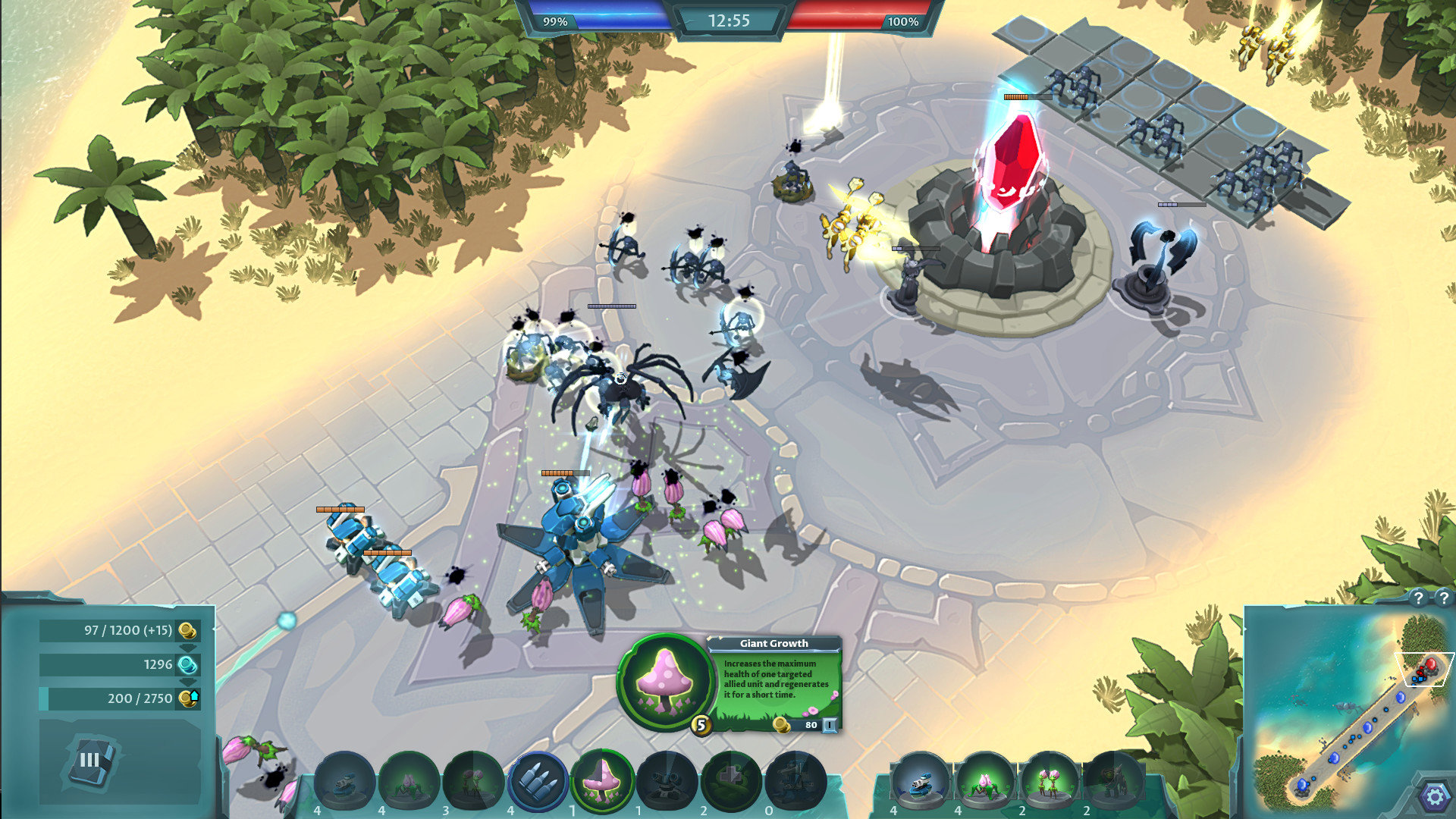
Task: Select the Giant Growth mushroom card
Action: (602, 781)
